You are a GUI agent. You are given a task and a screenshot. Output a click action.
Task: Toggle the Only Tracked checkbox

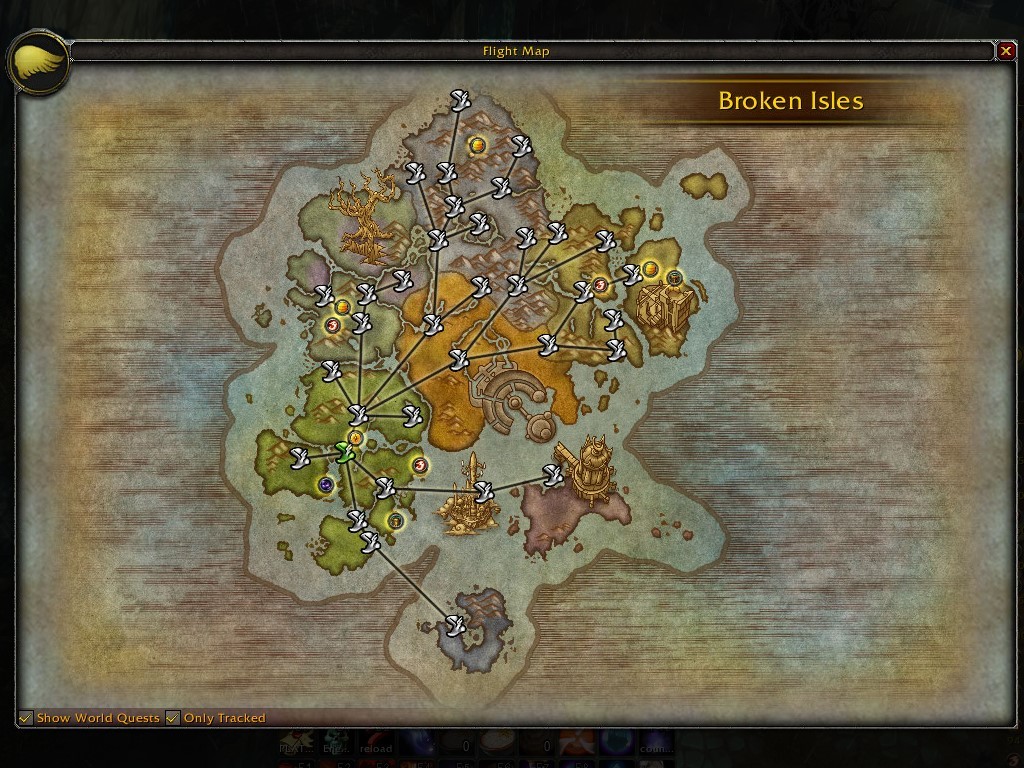(x=173, y=718)
